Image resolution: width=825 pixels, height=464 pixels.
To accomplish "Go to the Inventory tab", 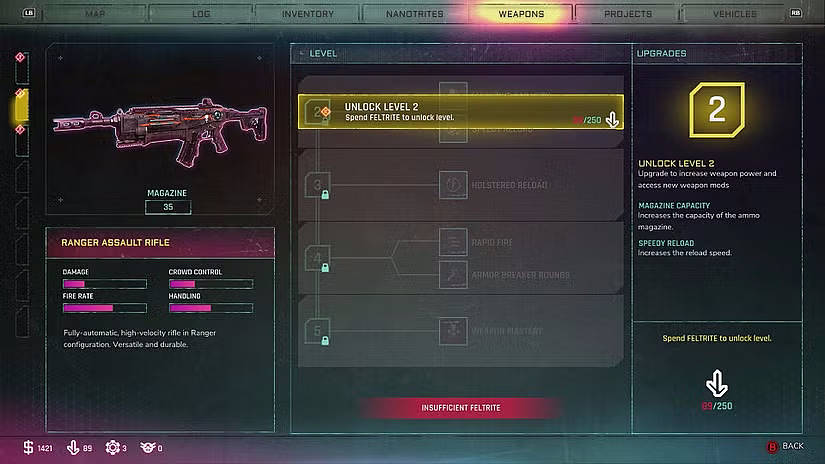I will [308, 14].
